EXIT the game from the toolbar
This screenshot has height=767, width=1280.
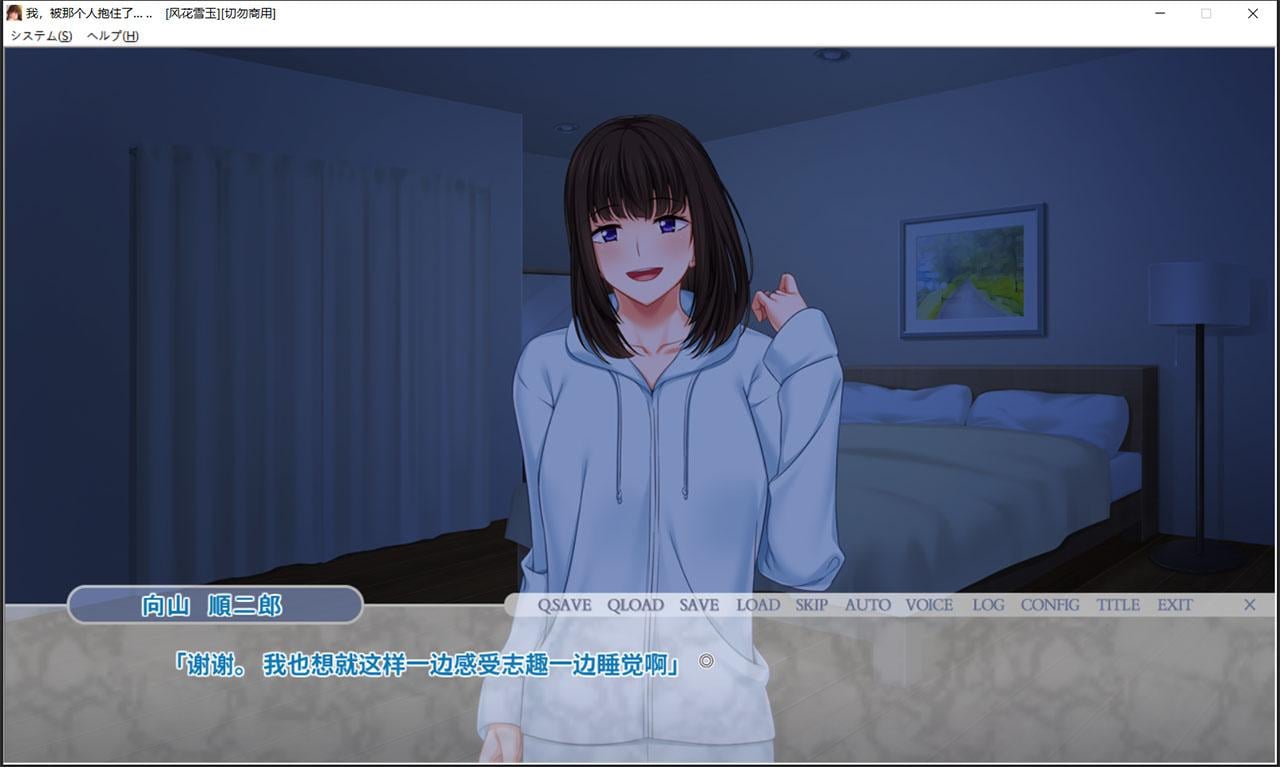click(x=1174, y=604)
